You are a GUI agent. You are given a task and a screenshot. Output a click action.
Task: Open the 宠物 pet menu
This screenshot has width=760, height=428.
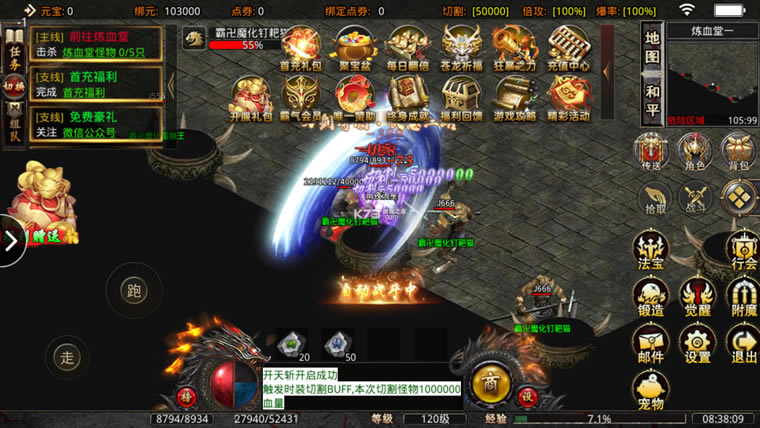(x=651, y=389)
